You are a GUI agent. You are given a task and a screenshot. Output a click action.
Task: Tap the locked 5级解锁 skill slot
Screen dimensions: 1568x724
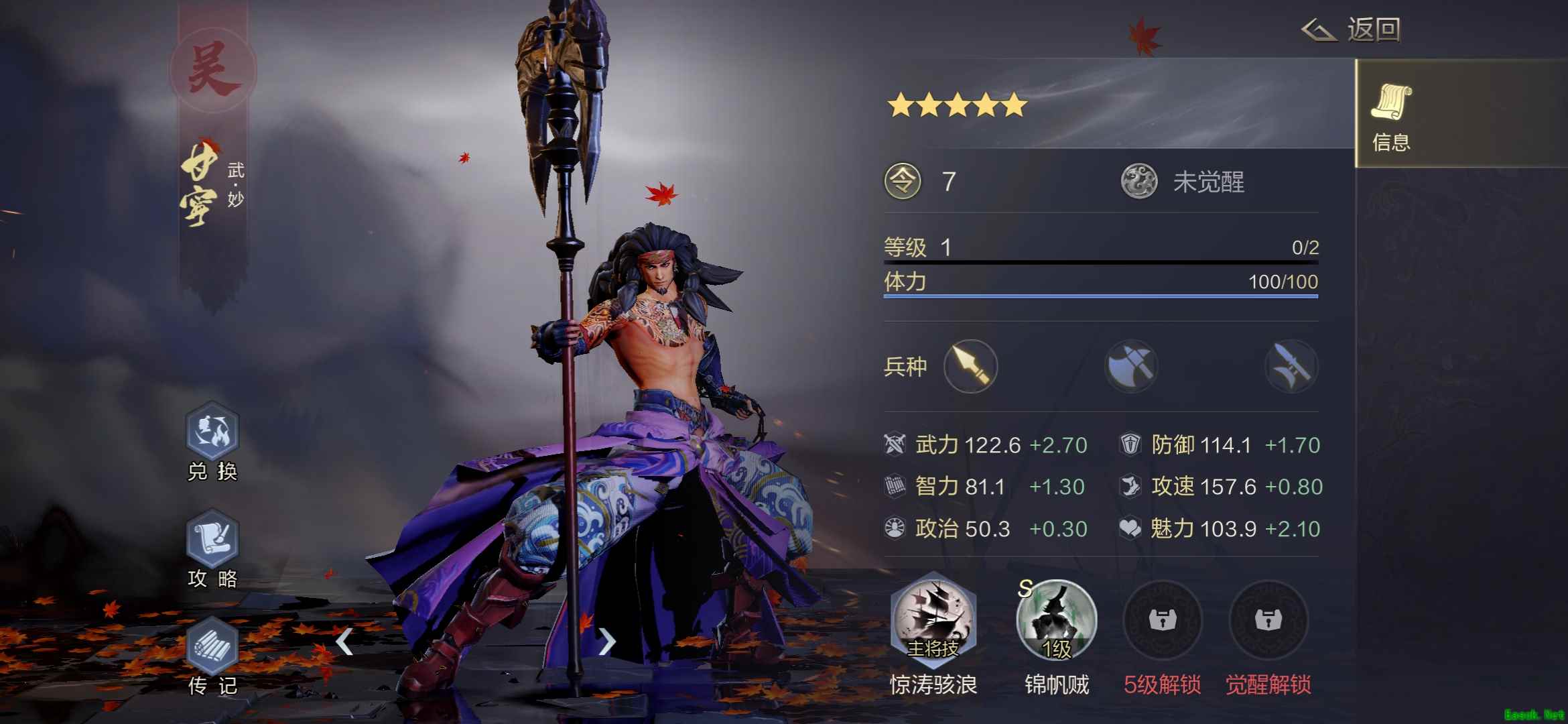click(x=1163, y=620)
